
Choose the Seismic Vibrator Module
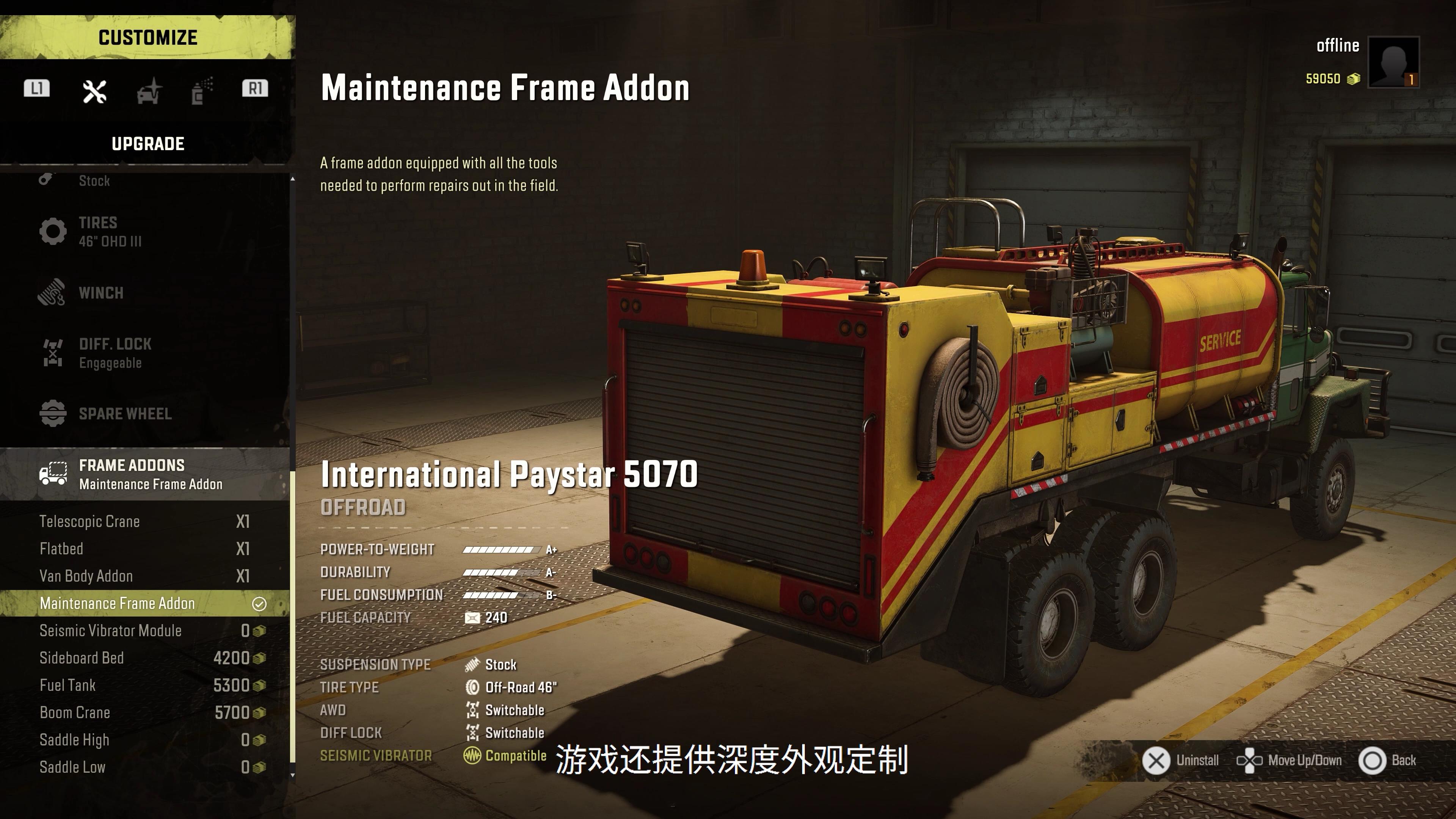point(145,631)
